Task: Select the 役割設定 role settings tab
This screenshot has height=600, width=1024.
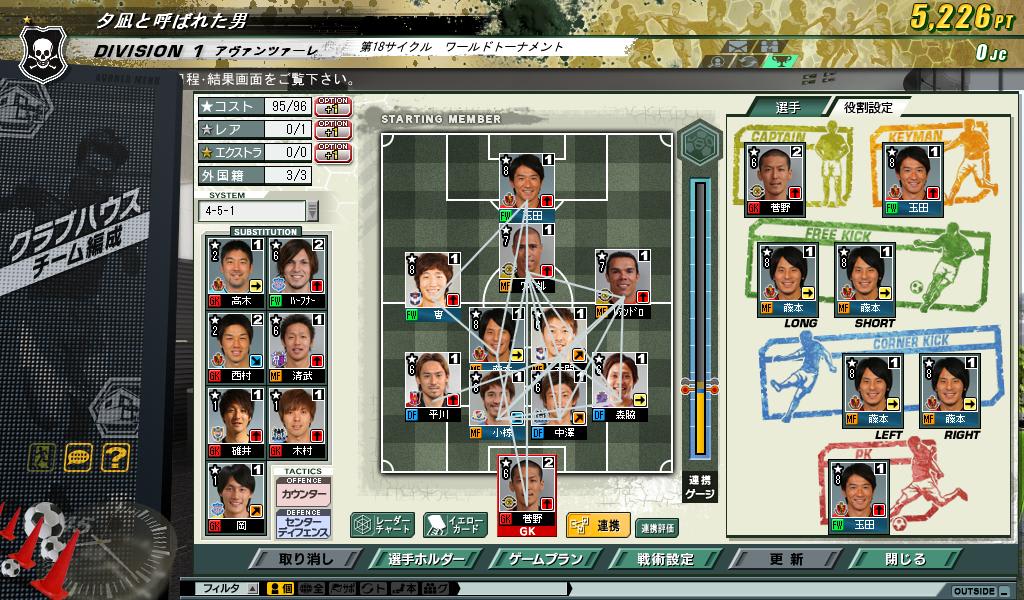Action: point(867,107)
